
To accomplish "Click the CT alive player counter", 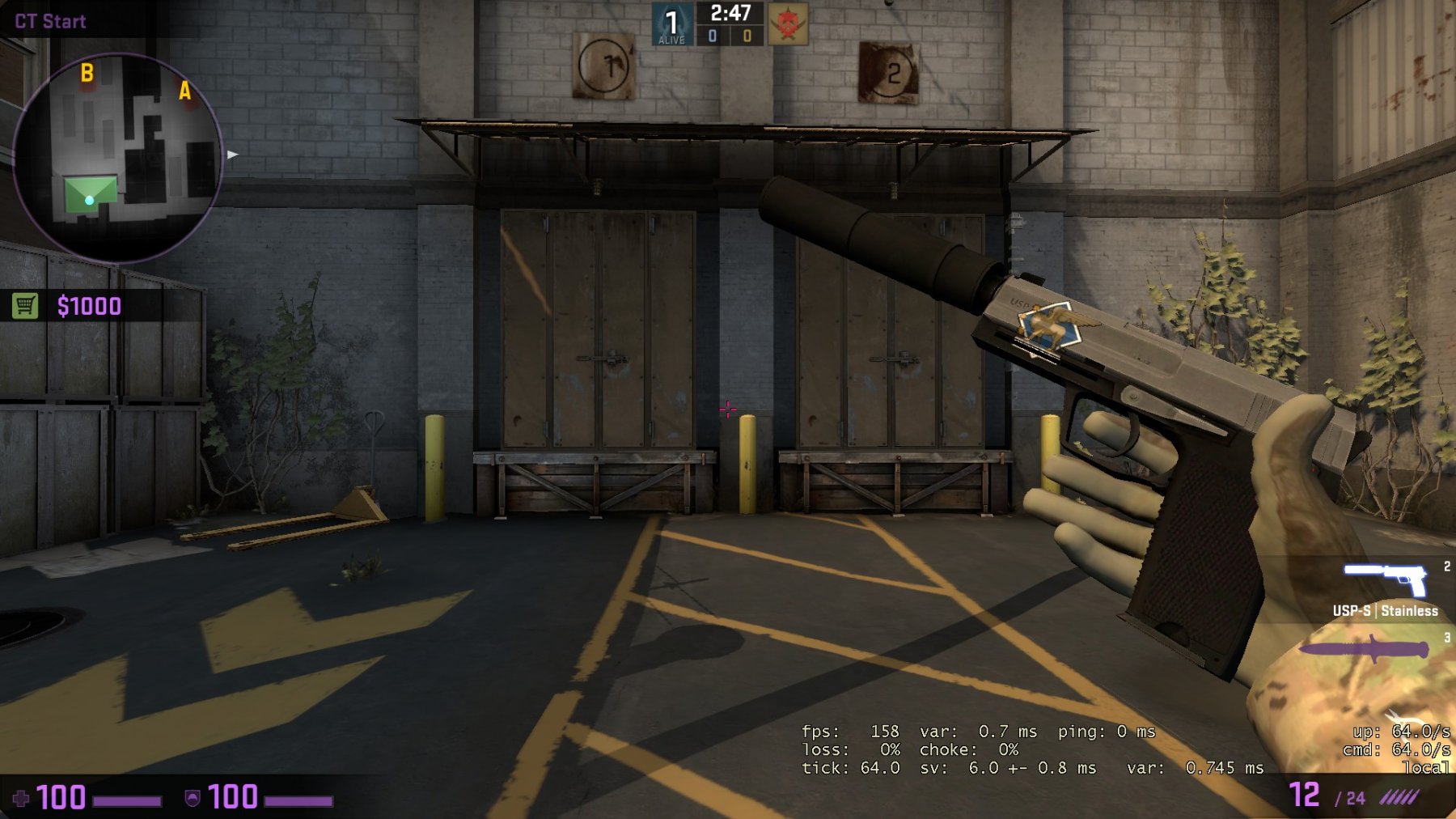I will click(x=671, y=24).
